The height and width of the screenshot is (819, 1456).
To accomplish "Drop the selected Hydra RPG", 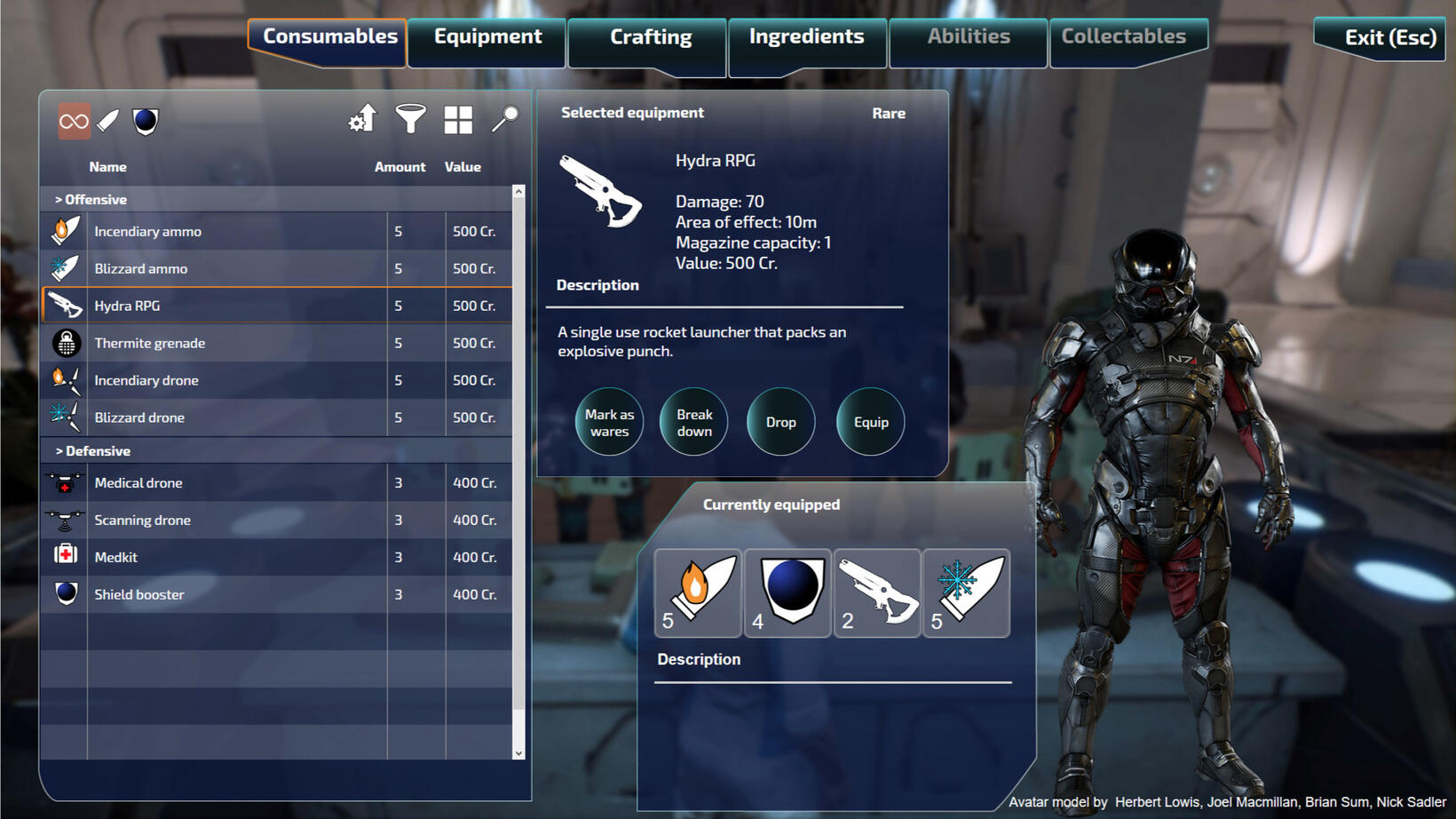I will [x=780, y=422].
